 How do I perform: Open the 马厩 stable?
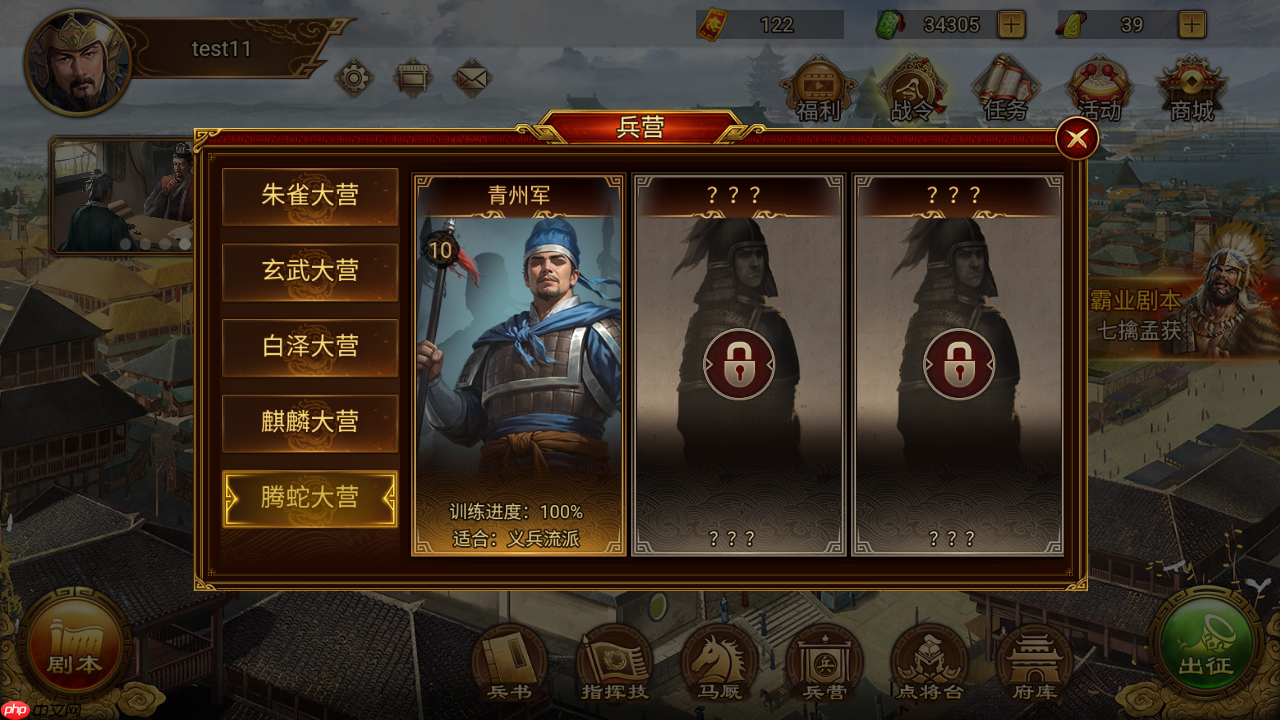[718, 662]
